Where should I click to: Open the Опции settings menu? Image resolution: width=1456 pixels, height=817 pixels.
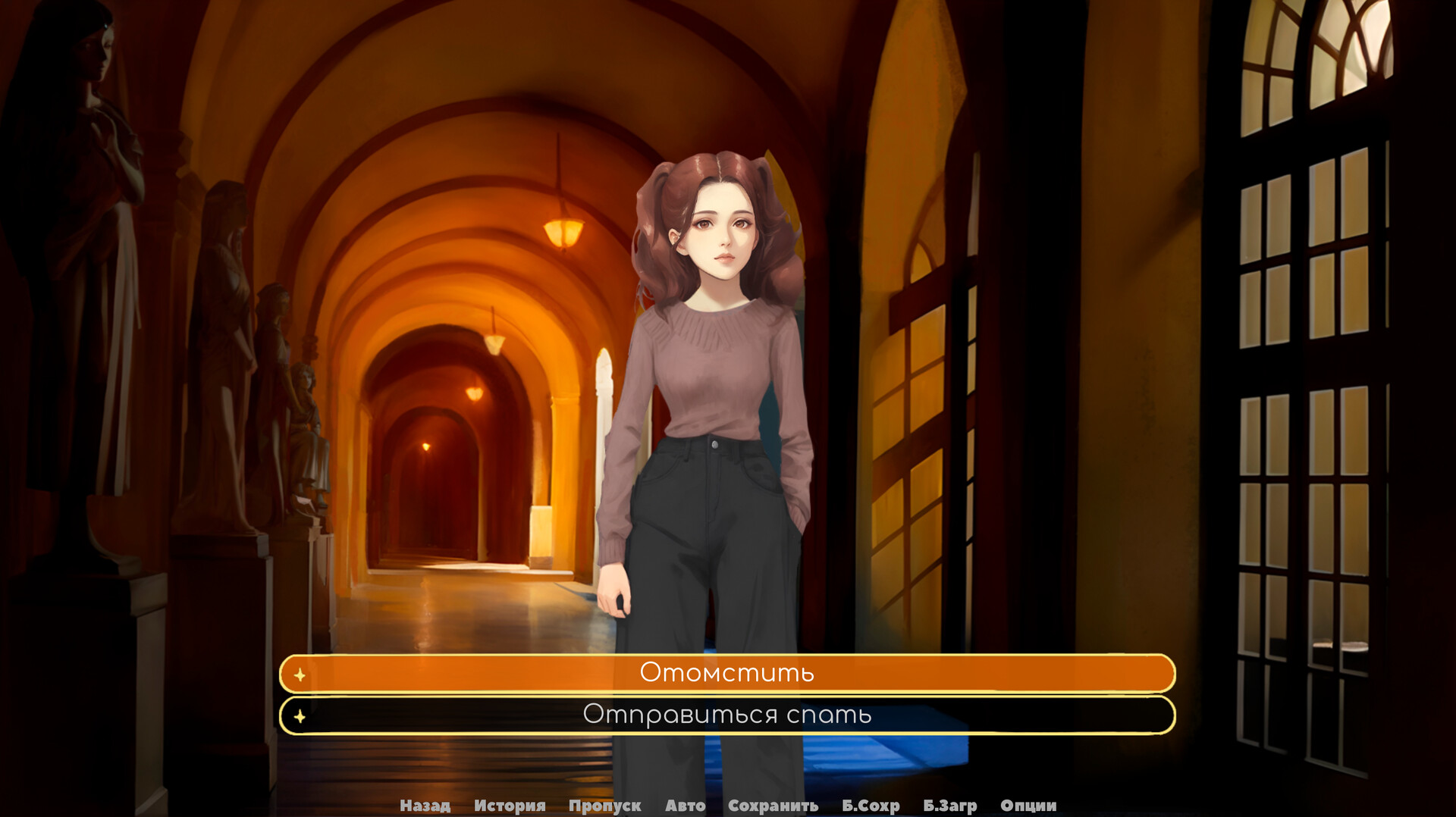(1028, 806)
